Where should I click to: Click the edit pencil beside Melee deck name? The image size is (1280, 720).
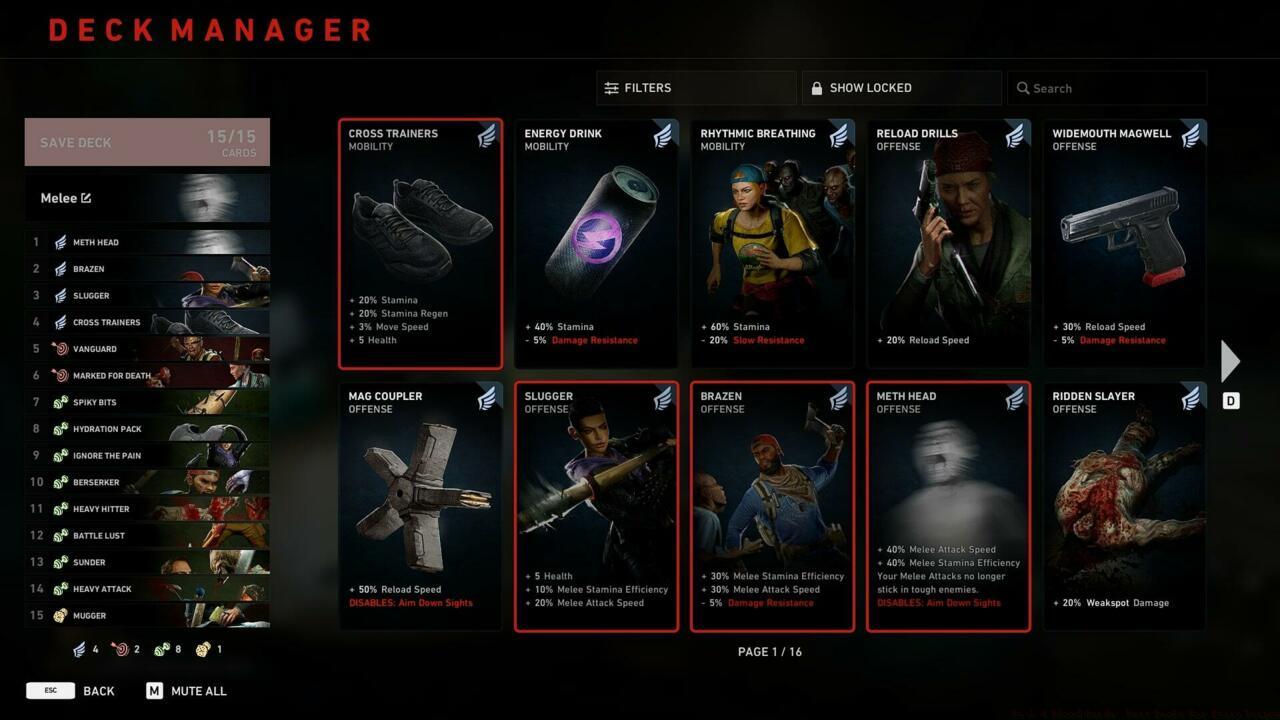coord(88,197)
